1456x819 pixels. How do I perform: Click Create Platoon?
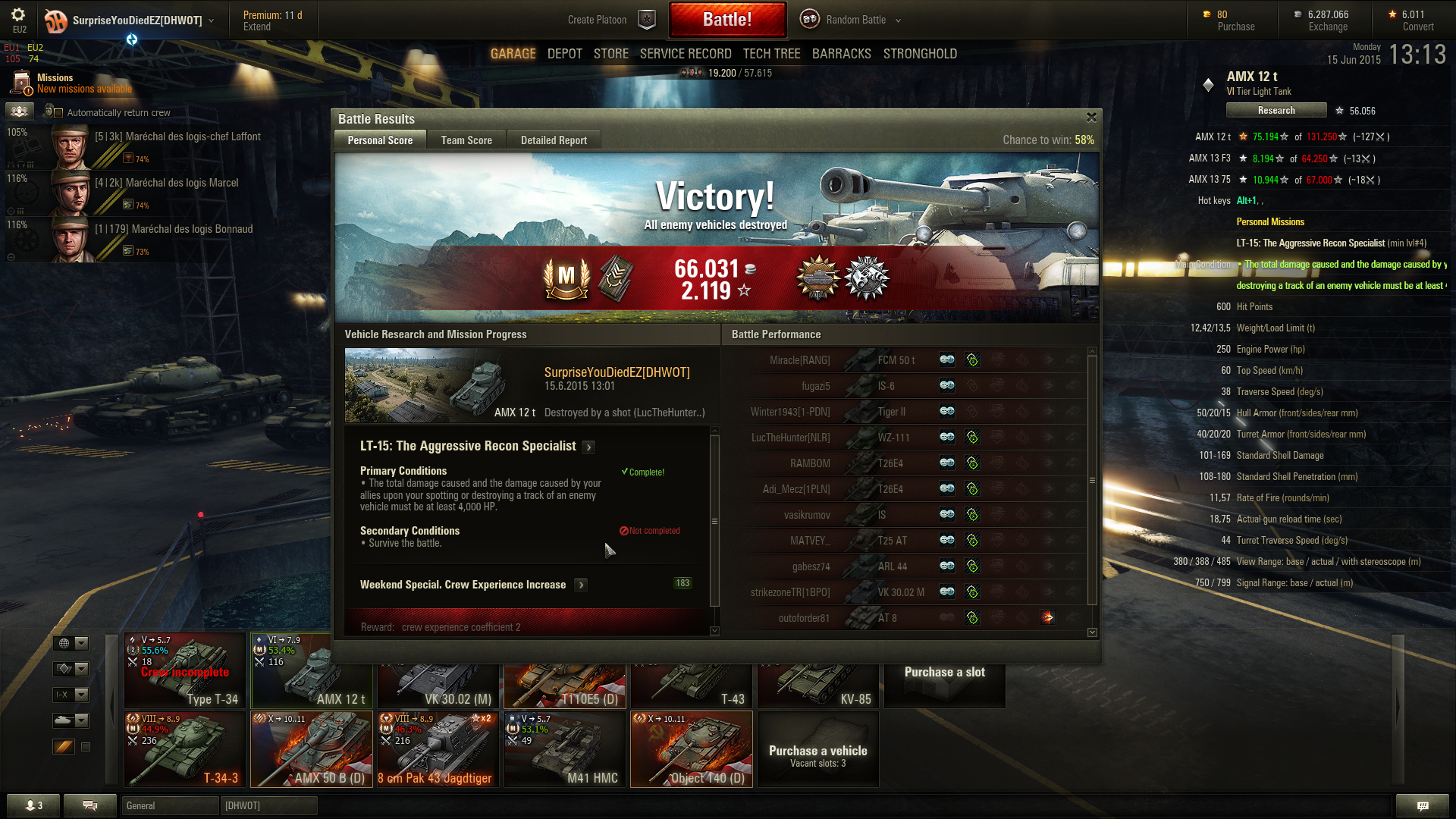597,20
